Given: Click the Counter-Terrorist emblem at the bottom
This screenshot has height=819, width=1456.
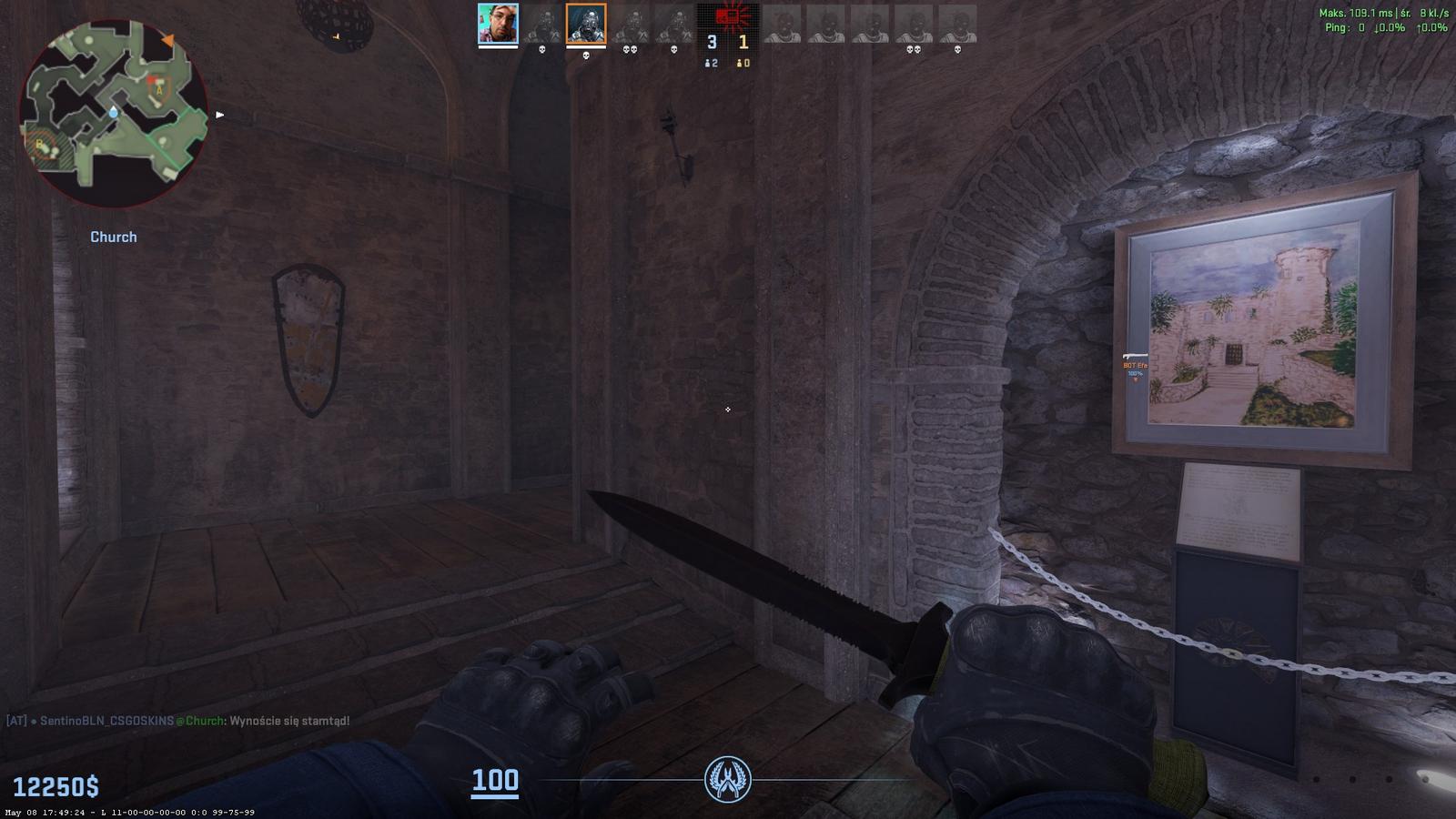Looking at the screenshot, I should coord(727,780).
